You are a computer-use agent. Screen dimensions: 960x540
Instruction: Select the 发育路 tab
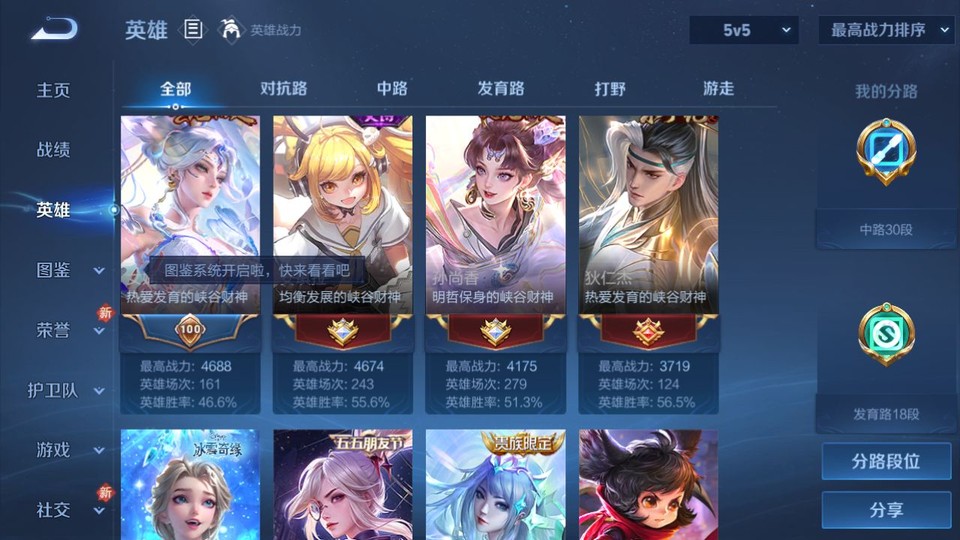[501, 89]
